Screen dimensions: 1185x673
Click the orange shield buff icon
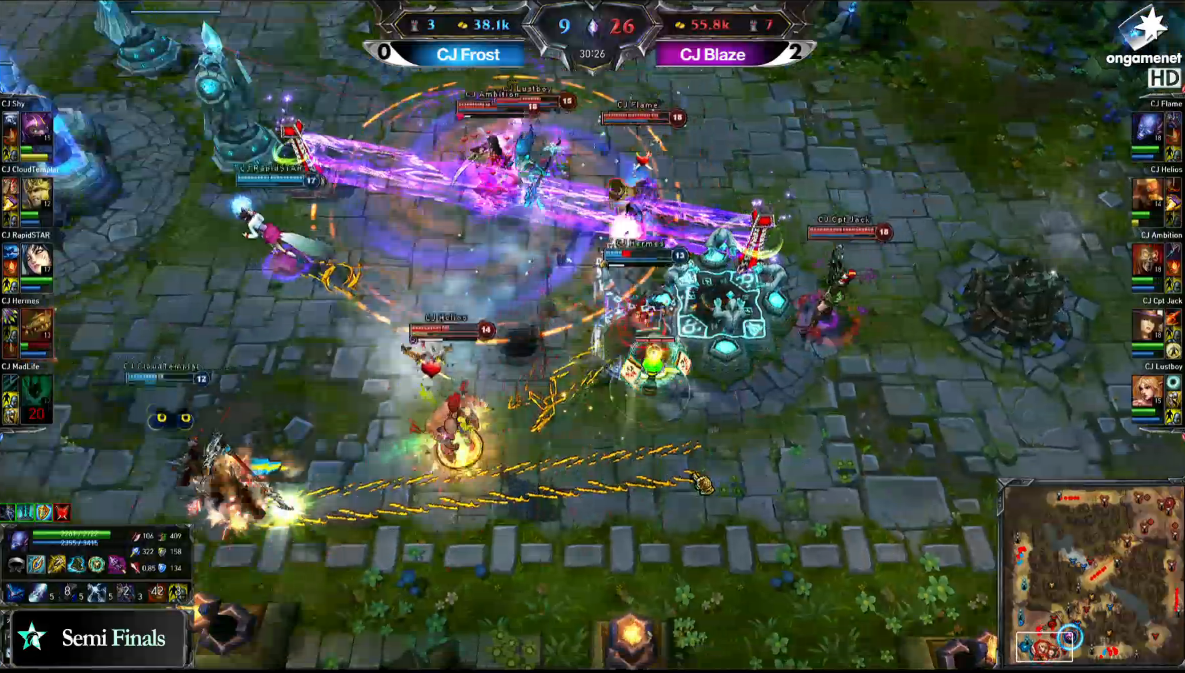click(42, 513)
